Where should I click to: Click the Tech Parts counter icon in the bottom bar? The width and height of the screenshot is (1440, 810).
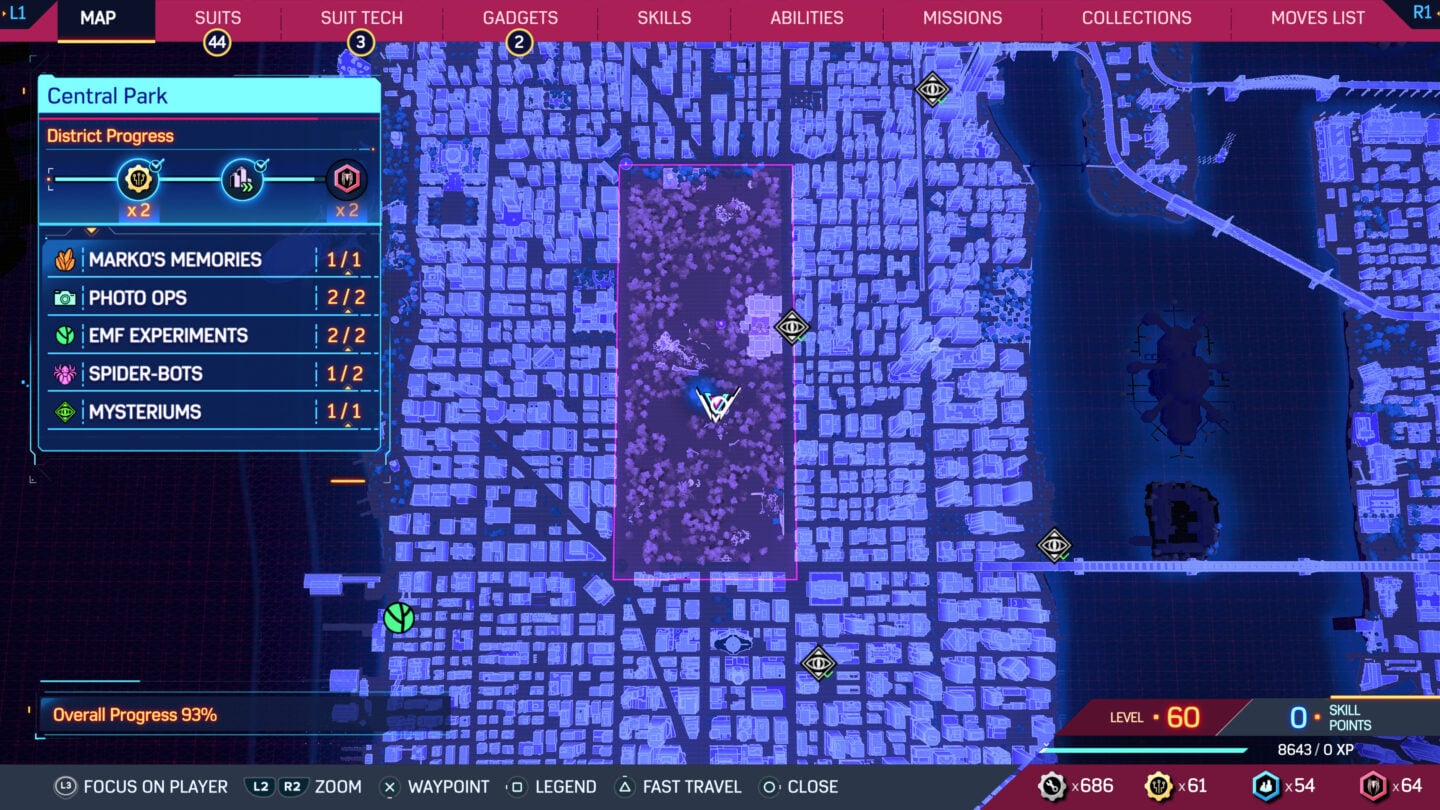[1051, 786]
